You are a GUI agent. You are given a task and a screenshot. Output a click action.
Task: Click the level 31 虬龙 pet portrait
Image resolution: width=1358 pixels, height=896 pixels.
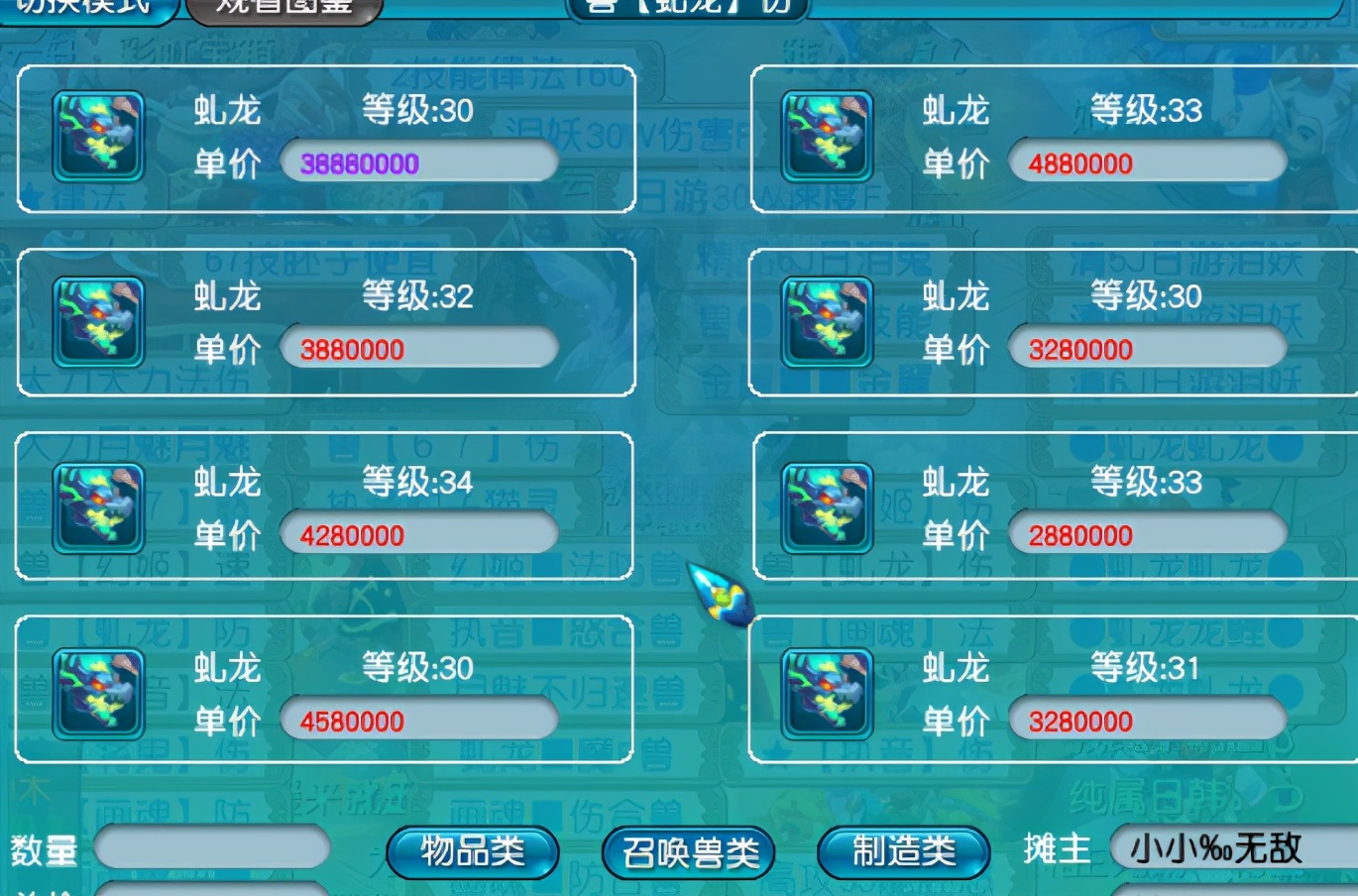coord(826,694)
